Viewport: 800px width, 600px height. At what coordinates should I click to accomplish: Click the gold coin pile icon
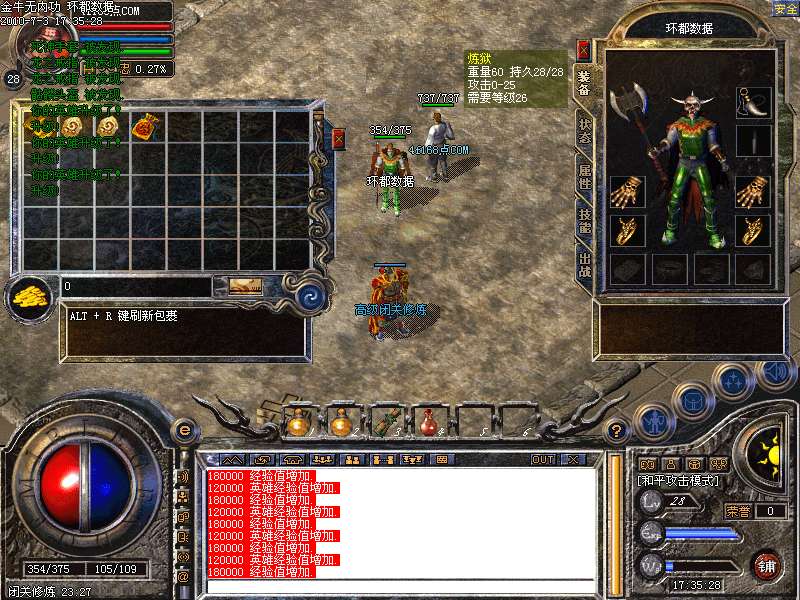pyautogui.click(x=33, y=297)
